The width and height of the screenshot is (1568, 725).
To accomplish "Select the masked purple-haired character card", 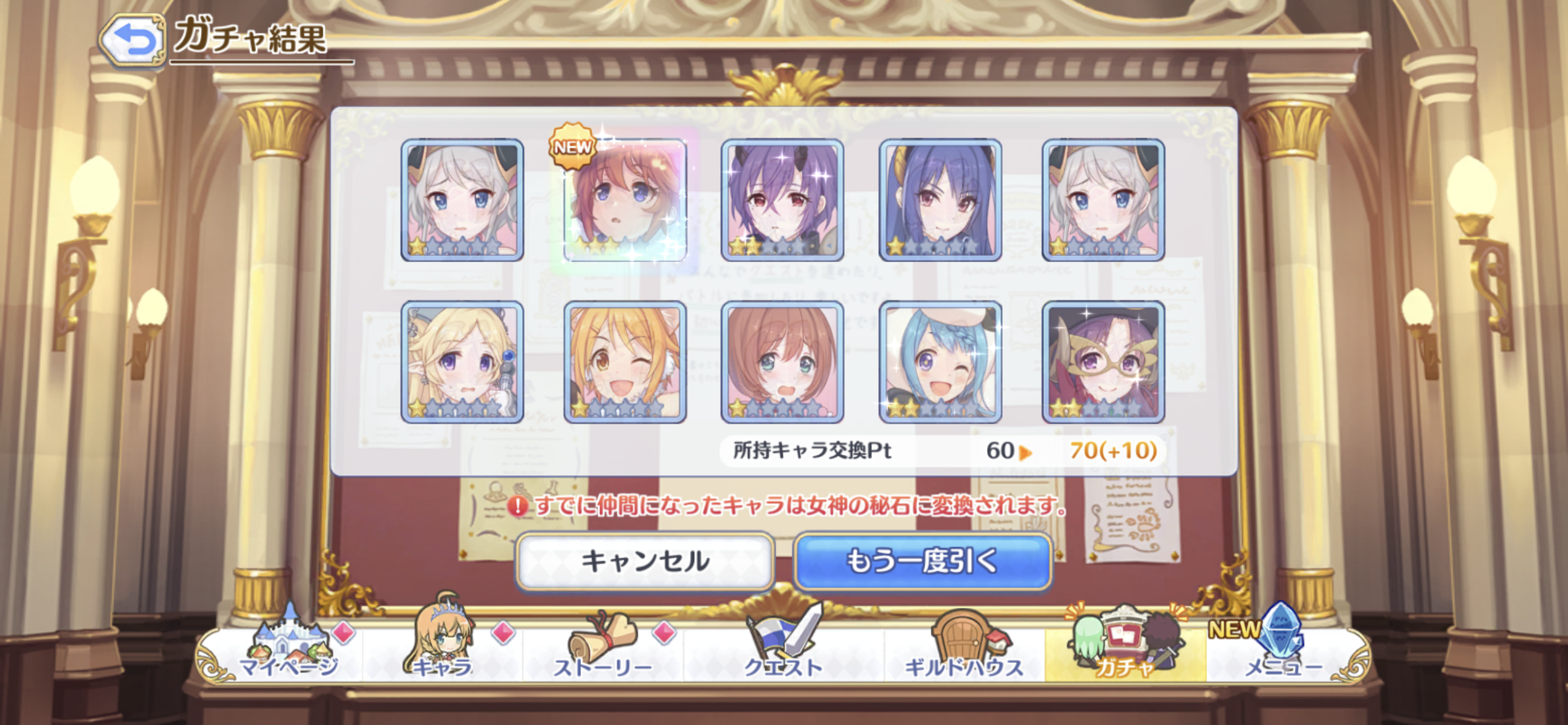I will pos(1103,362).
